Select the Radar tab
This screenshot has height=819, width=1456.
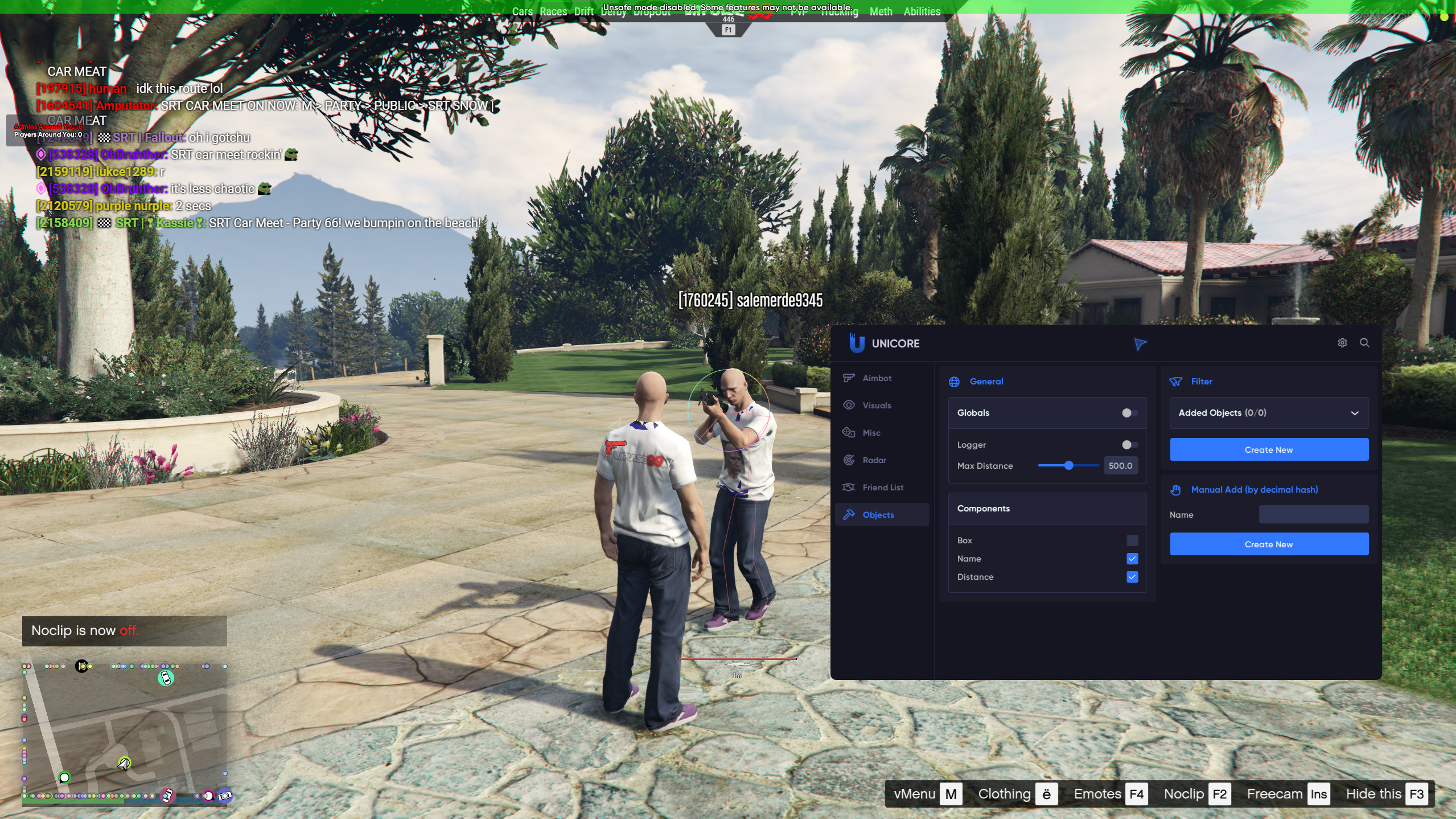874,460
